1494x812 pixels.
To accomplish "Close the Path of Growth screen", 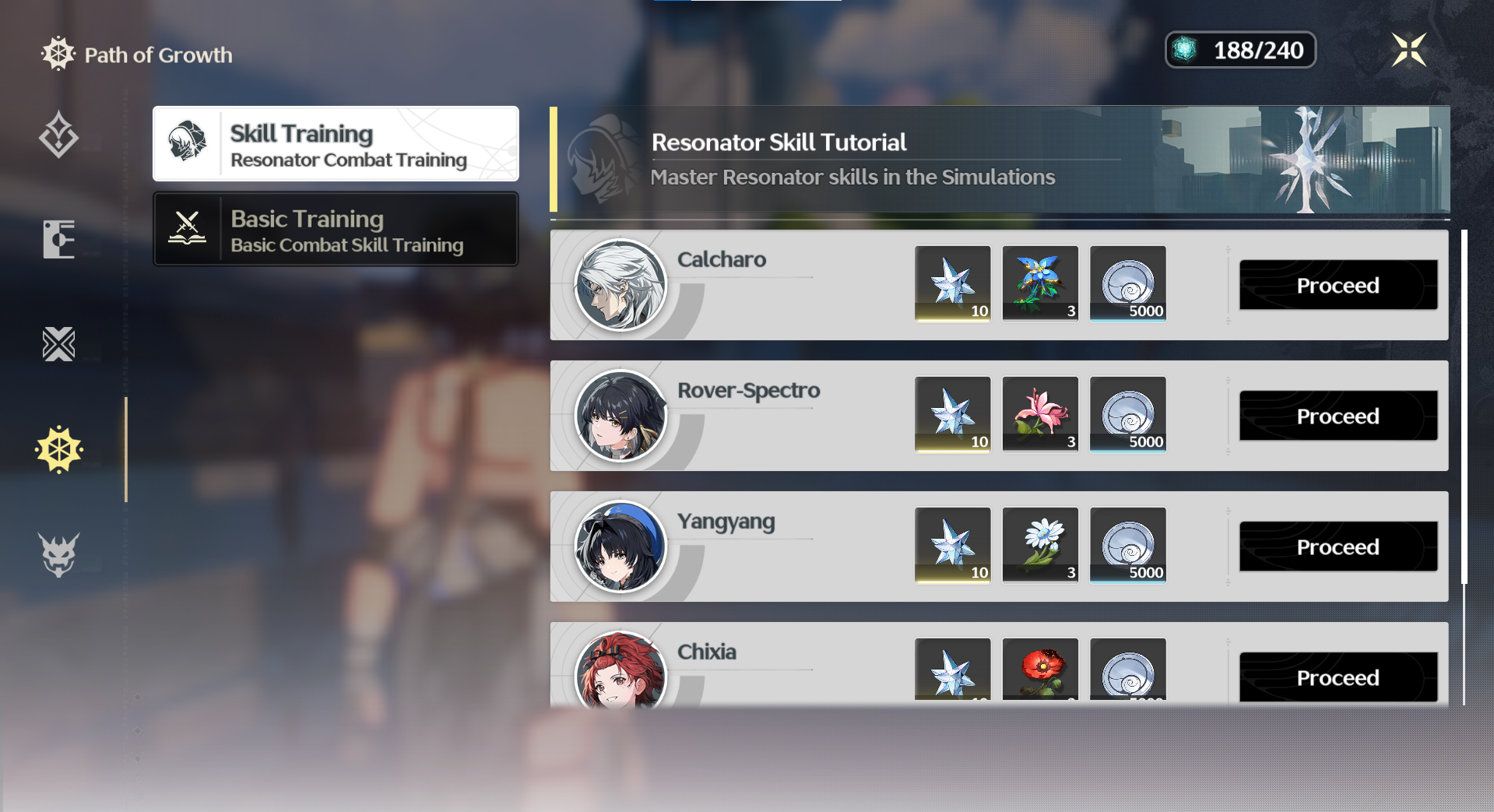I will tap(1409, 49).
